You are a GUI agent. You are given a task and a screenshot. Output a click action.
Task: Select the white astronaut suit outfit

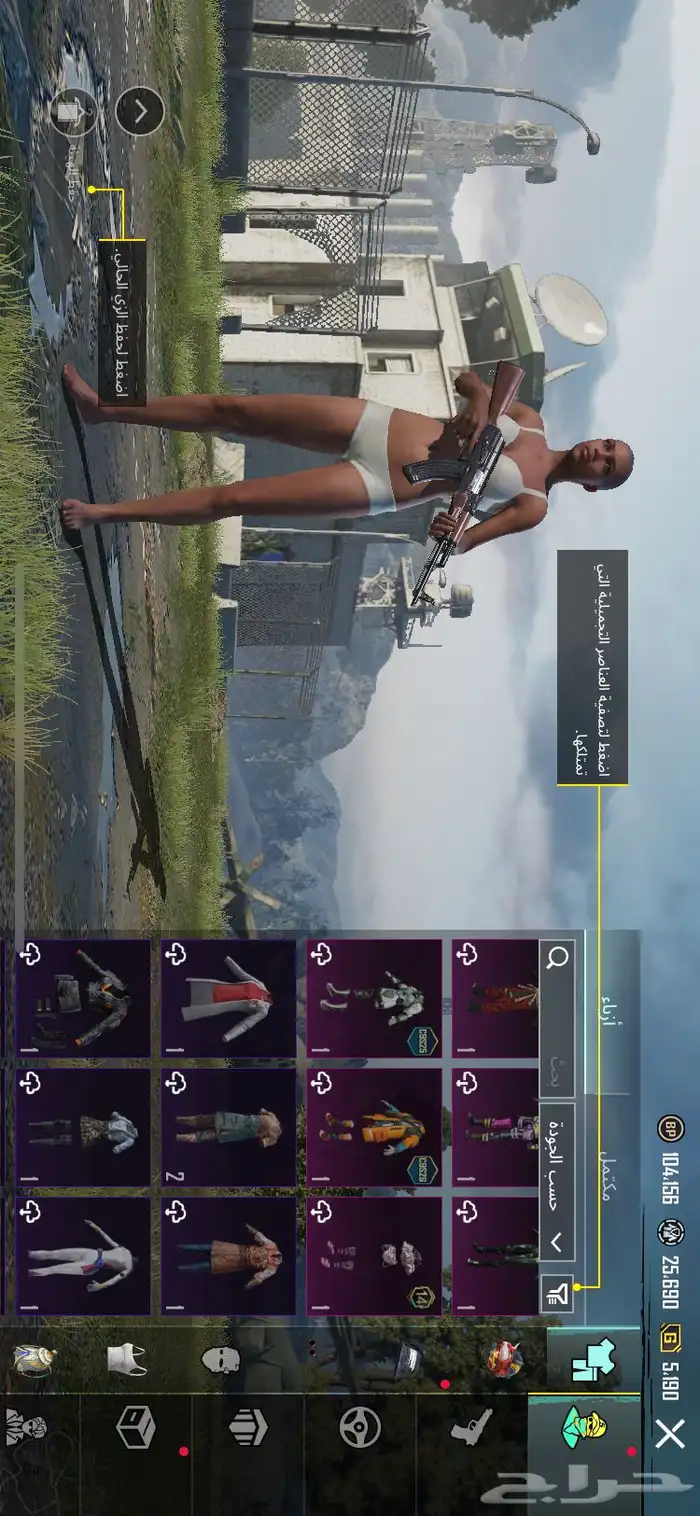point(374,998)
